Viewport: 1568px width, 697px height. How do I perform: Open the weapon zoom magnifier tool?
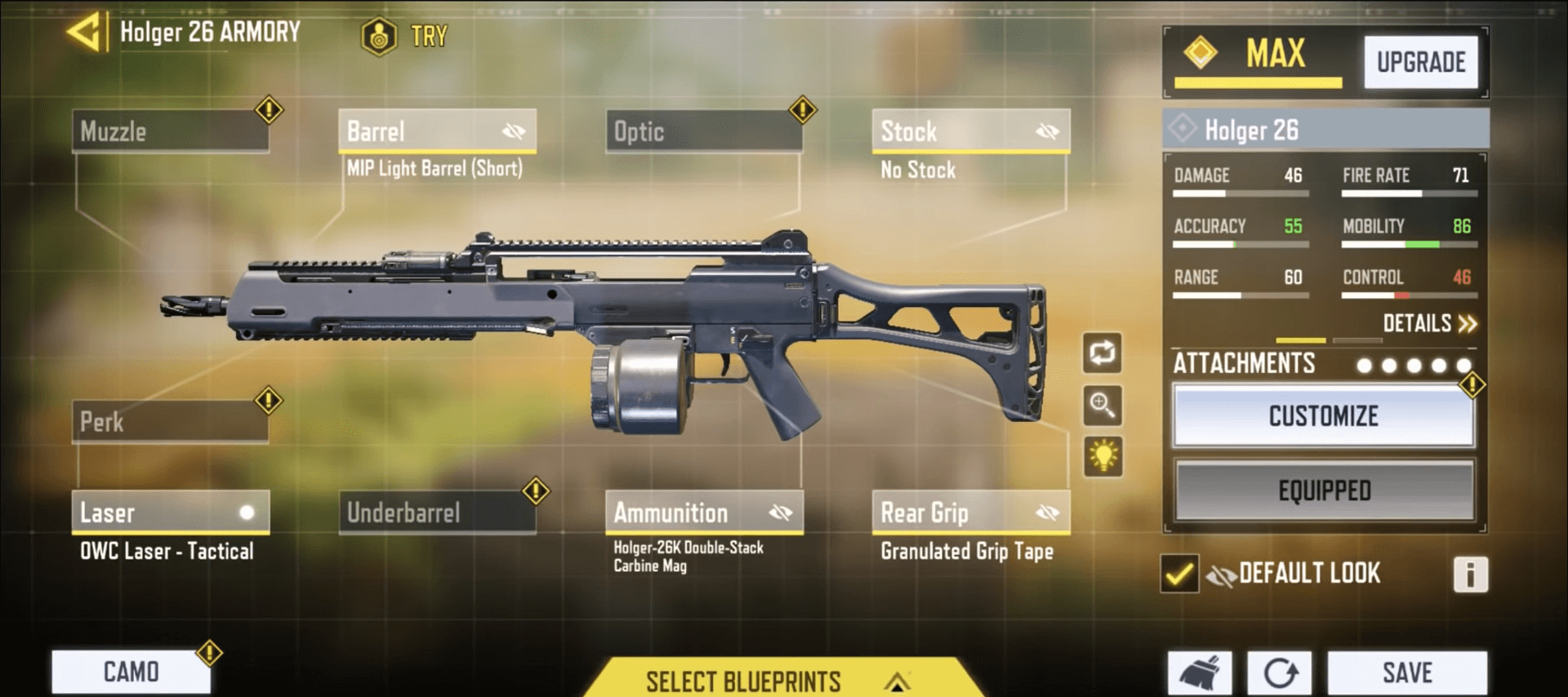(x=1102, y=406)
